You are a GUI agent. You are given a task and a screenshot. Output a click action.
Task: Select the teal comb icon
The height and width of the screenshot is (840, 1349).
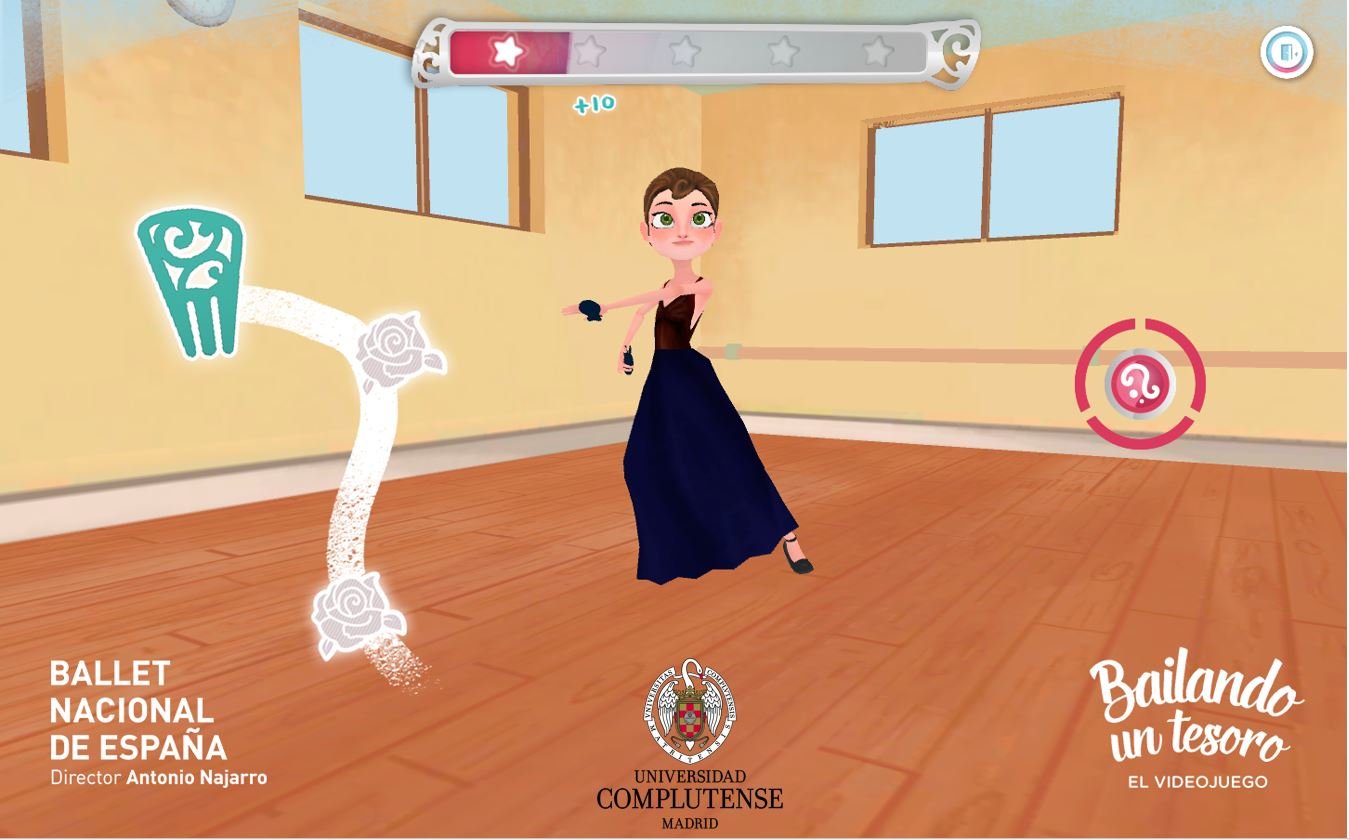191,281
